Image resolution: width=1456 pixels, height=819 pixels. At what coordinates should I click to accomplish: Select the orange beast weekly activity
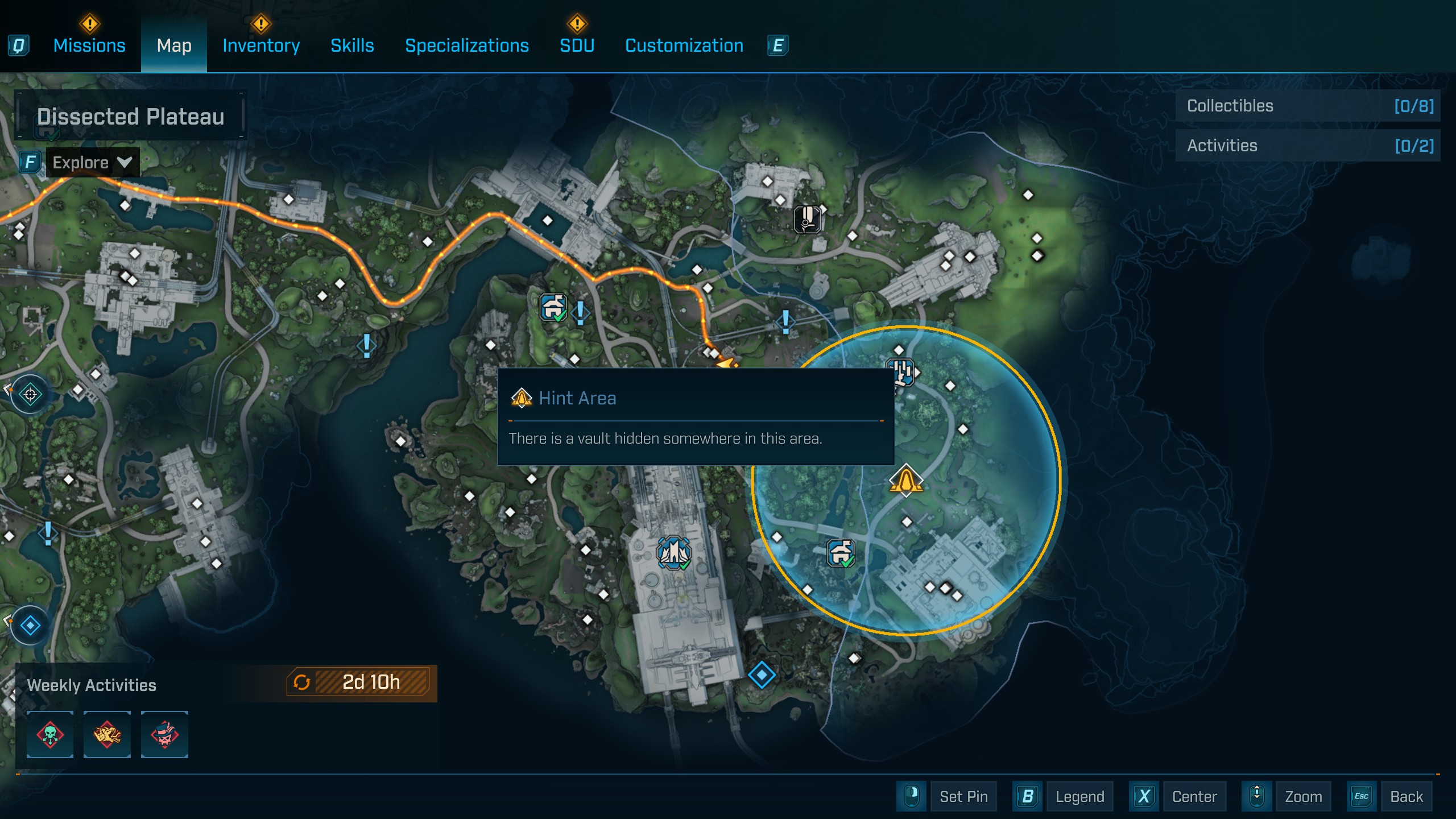tap(107, 734)
